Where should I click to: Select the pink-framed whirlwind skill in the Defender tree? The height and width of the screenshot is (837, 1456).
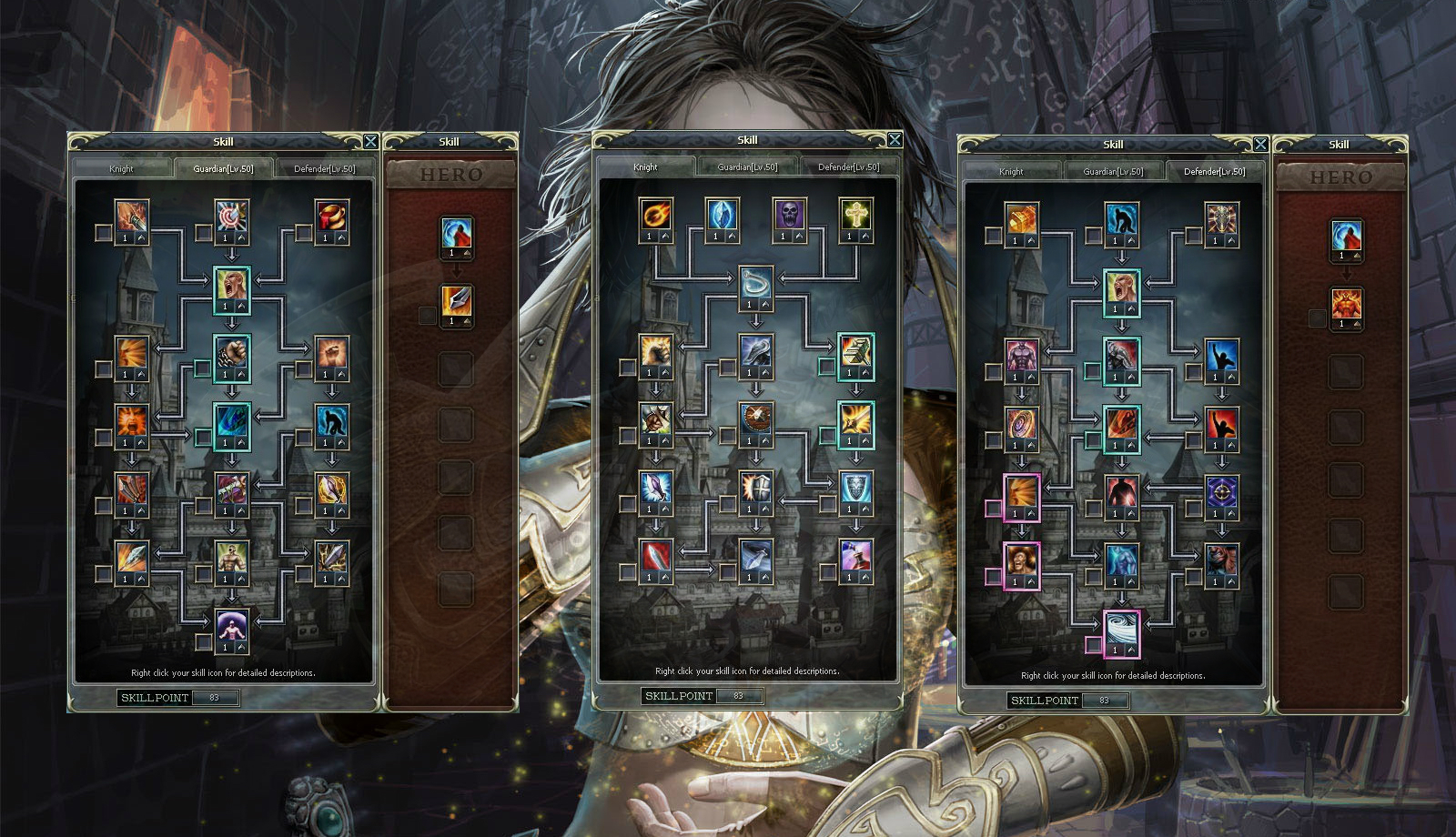[x=1122, y=629]
